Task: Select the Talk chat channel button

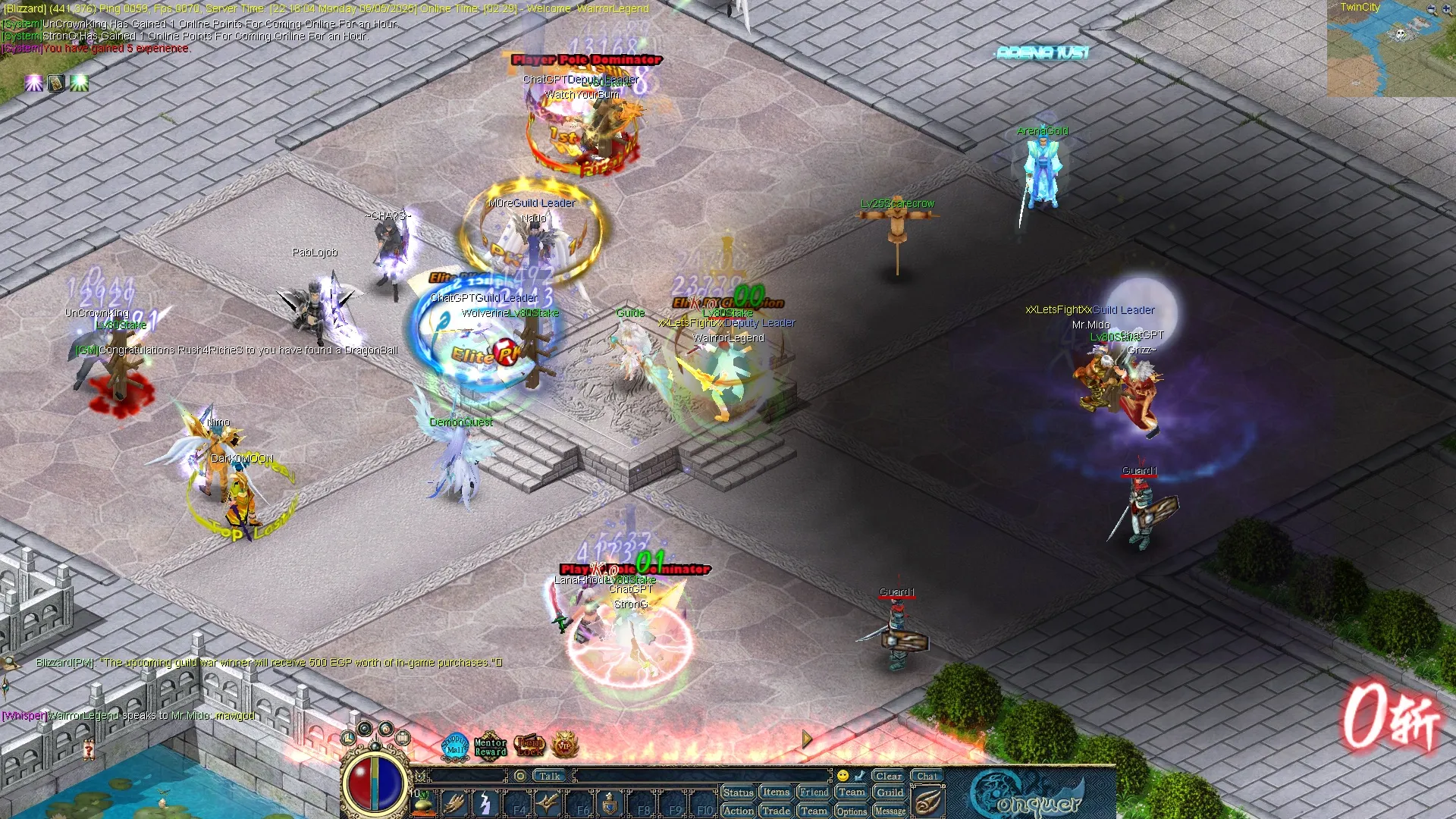Action: [550, 776]
